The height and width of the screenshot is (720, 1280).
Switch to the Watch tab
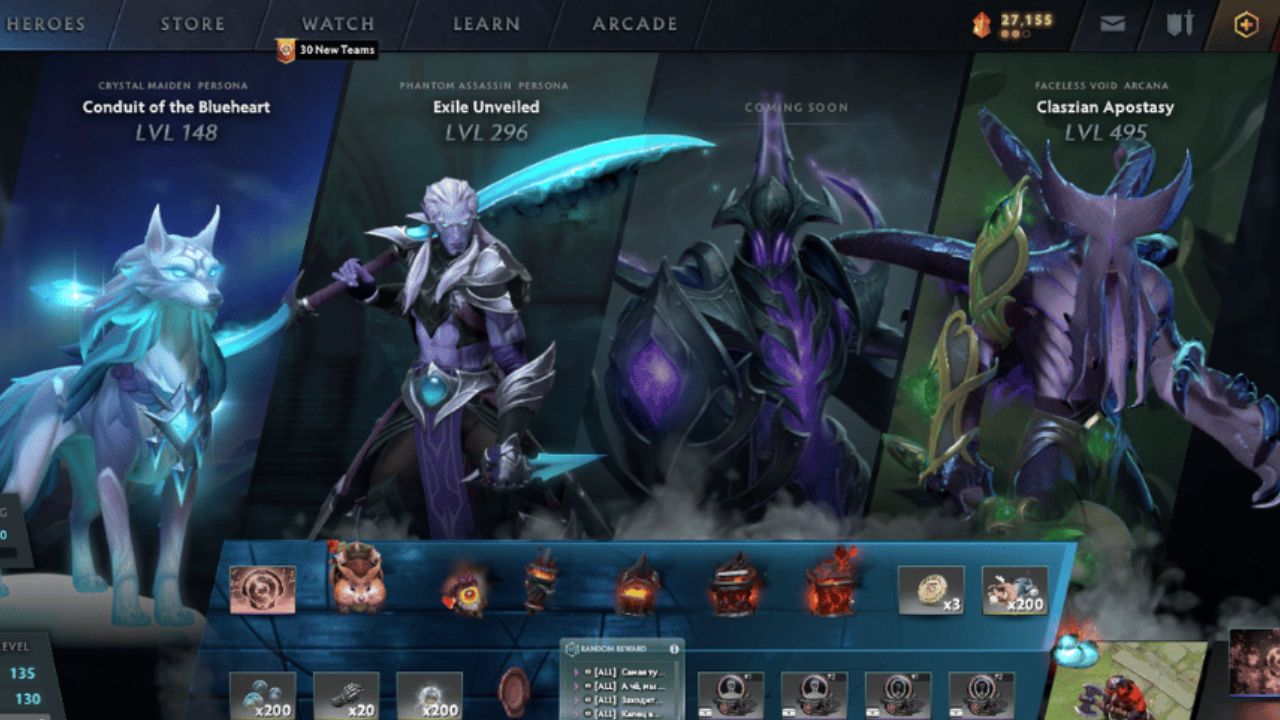(x=338, y=24)
